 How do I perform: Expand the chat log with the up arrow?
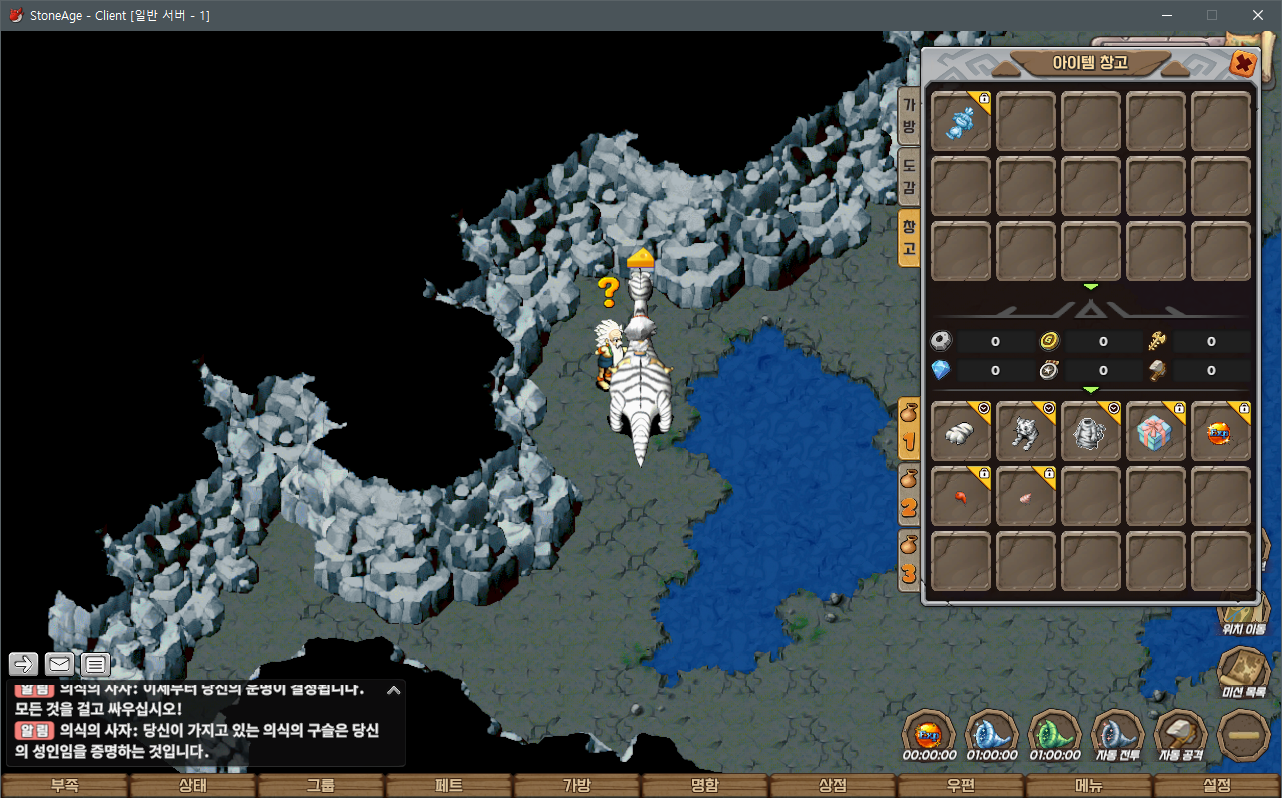393,690
